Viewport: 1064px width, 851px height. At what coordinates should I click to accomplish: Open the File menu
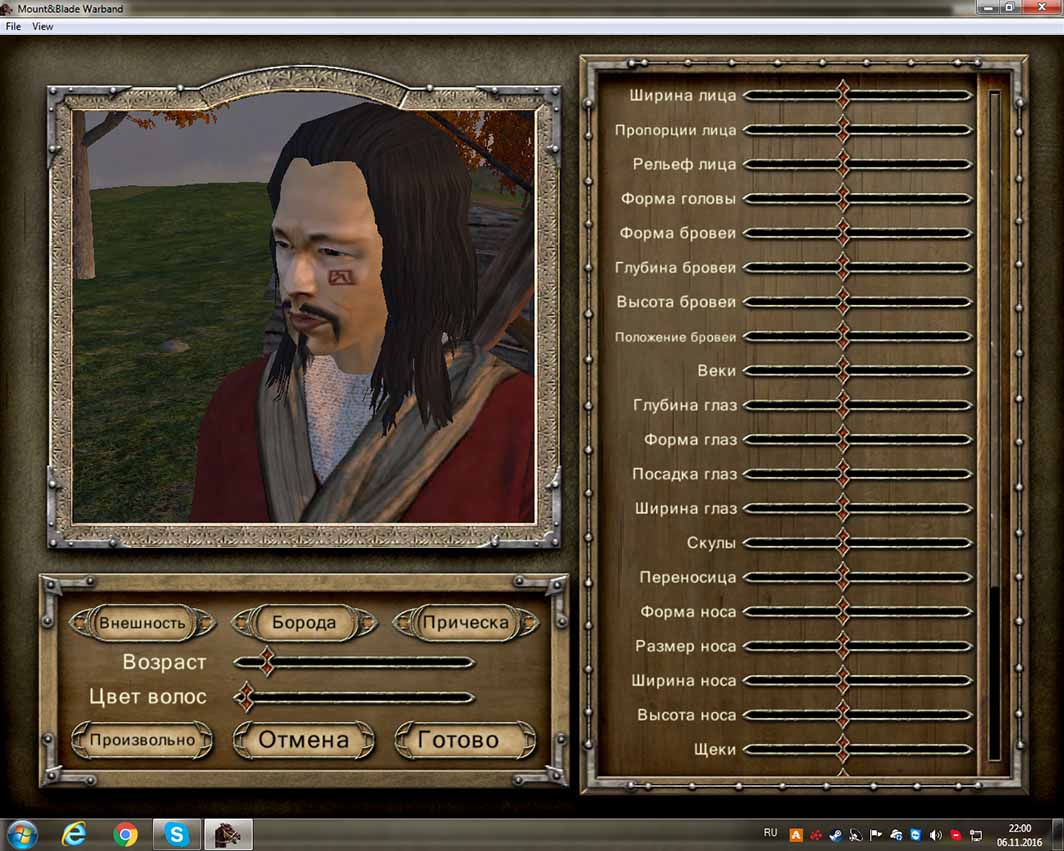point(13,27)
